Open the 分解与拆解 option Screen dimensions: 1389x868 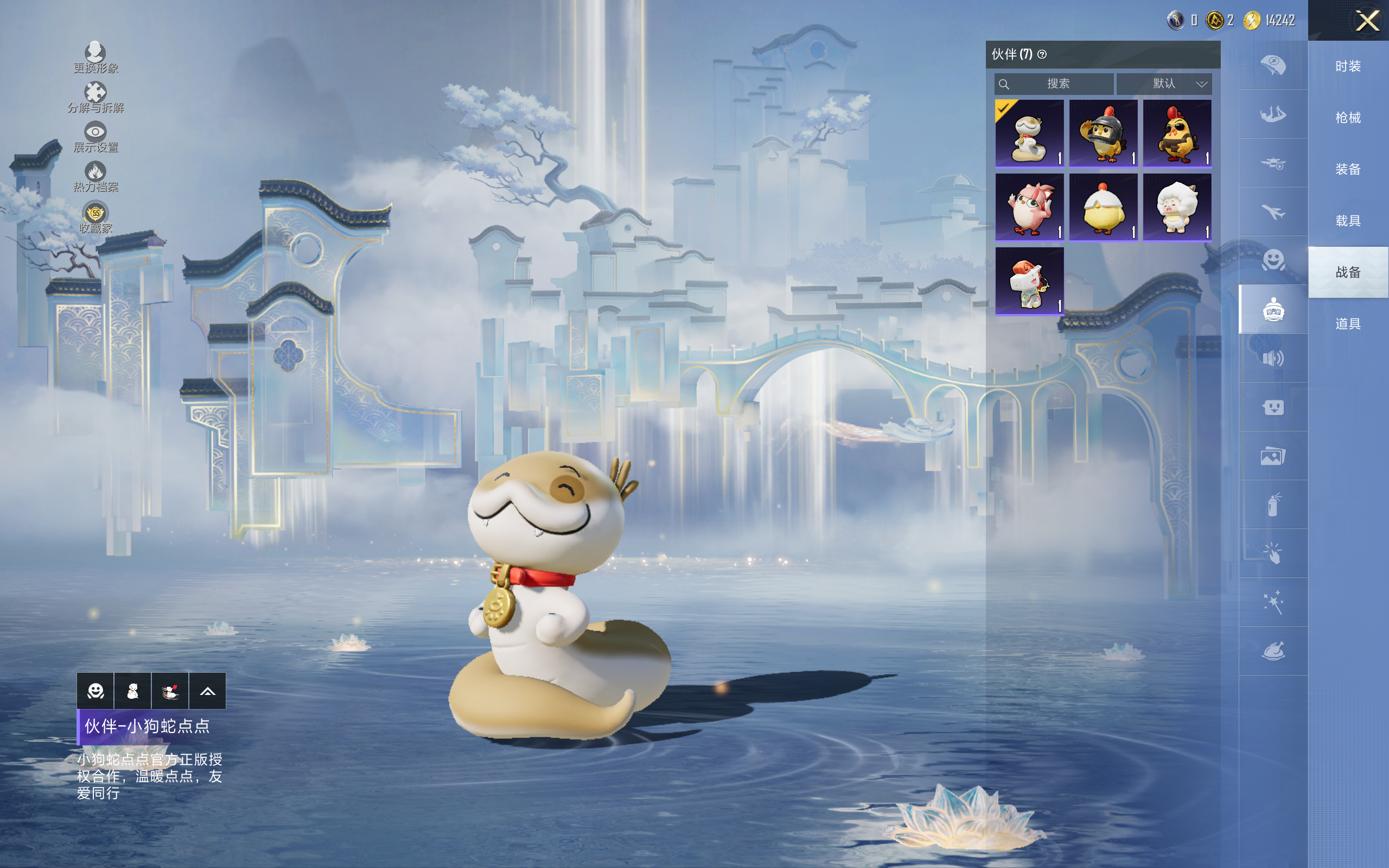(95, 97)
